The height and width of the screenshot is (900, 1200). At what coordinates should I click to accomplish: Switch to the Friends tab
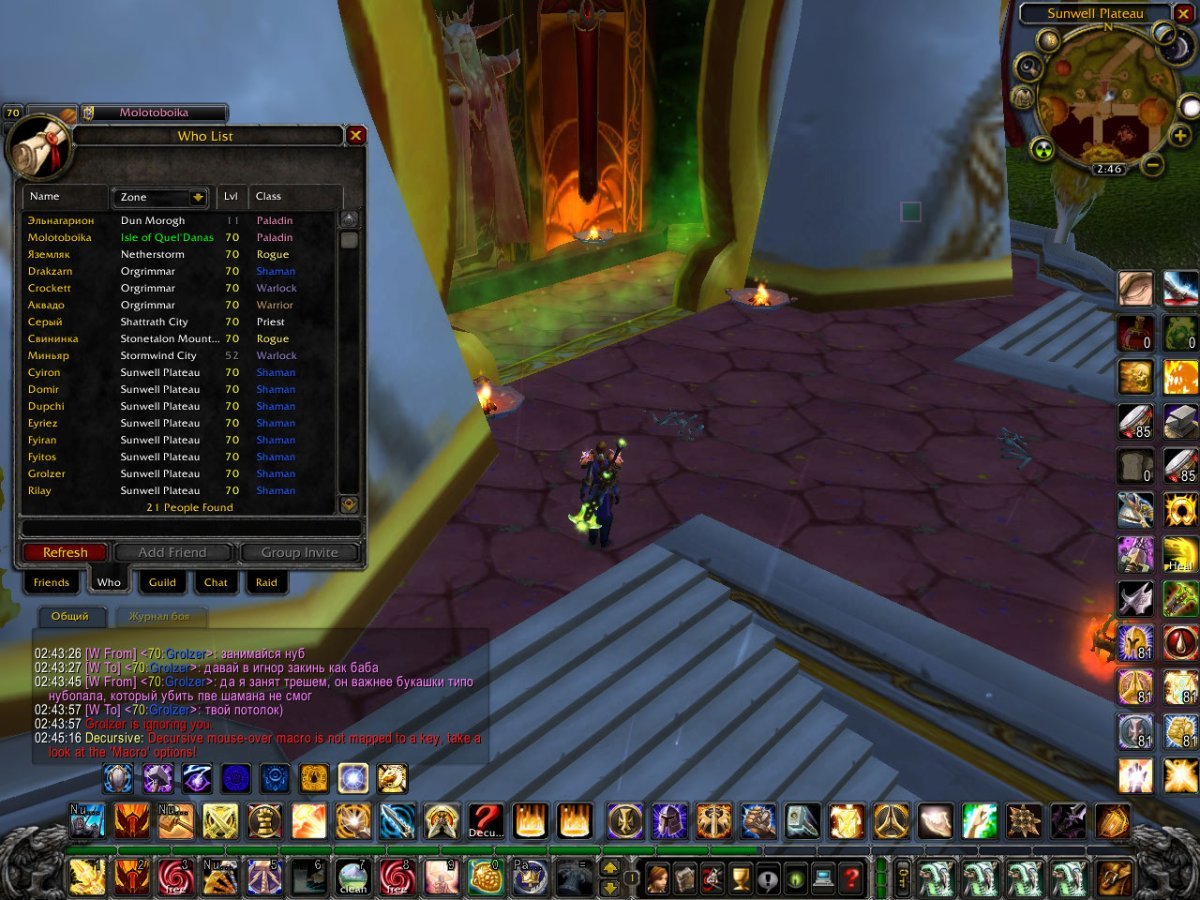[51, 582]
